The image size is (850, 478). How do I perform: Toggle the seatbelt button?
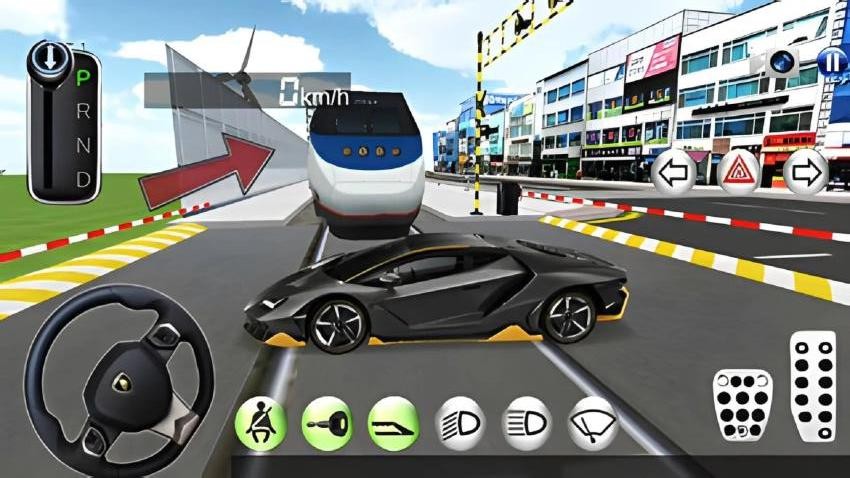click(x=259, y=423)
